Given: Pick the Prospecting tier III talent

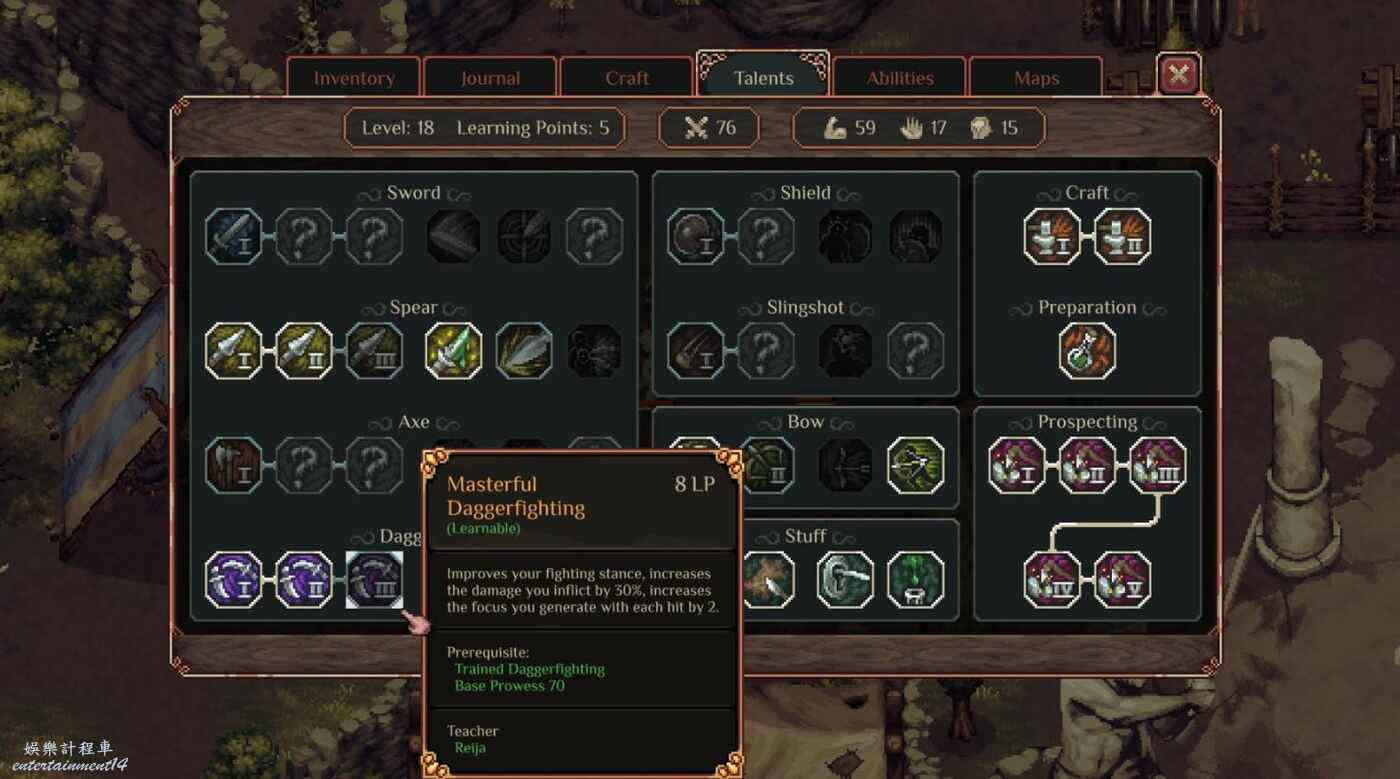Looking at the screenshot, I should [x=1158, y=465].
